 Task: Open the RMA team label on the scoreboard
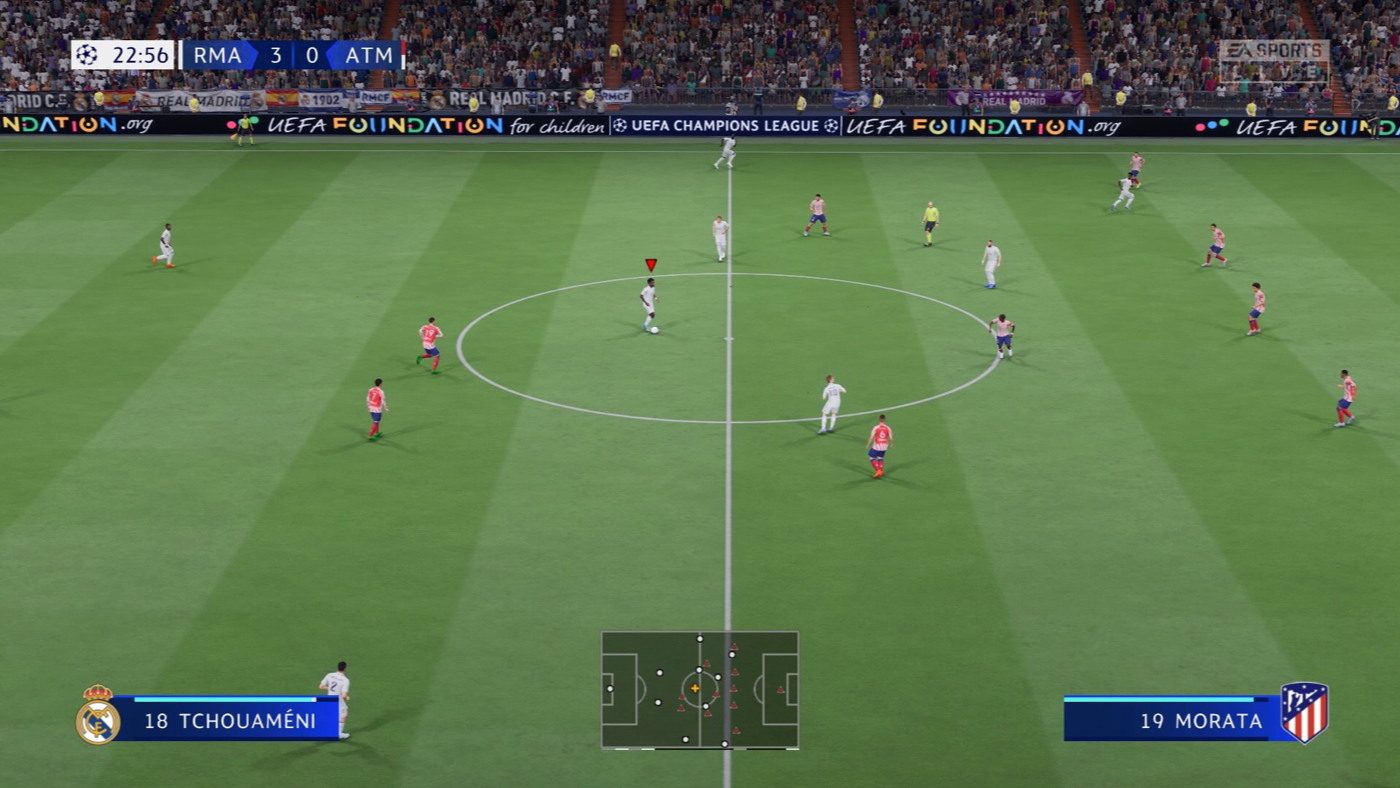point(216,56)
